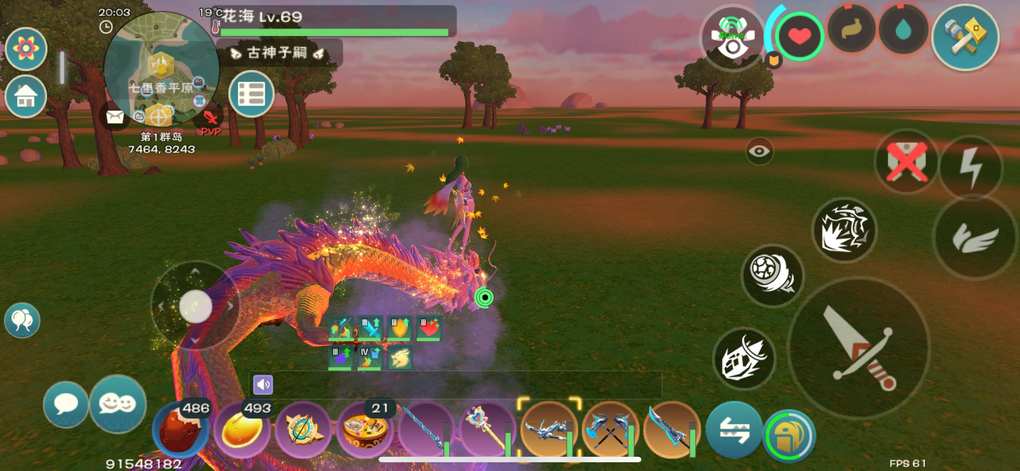Tap the hotbar swap arrows button
1020x471 pixels.
[x=734, y=430]
